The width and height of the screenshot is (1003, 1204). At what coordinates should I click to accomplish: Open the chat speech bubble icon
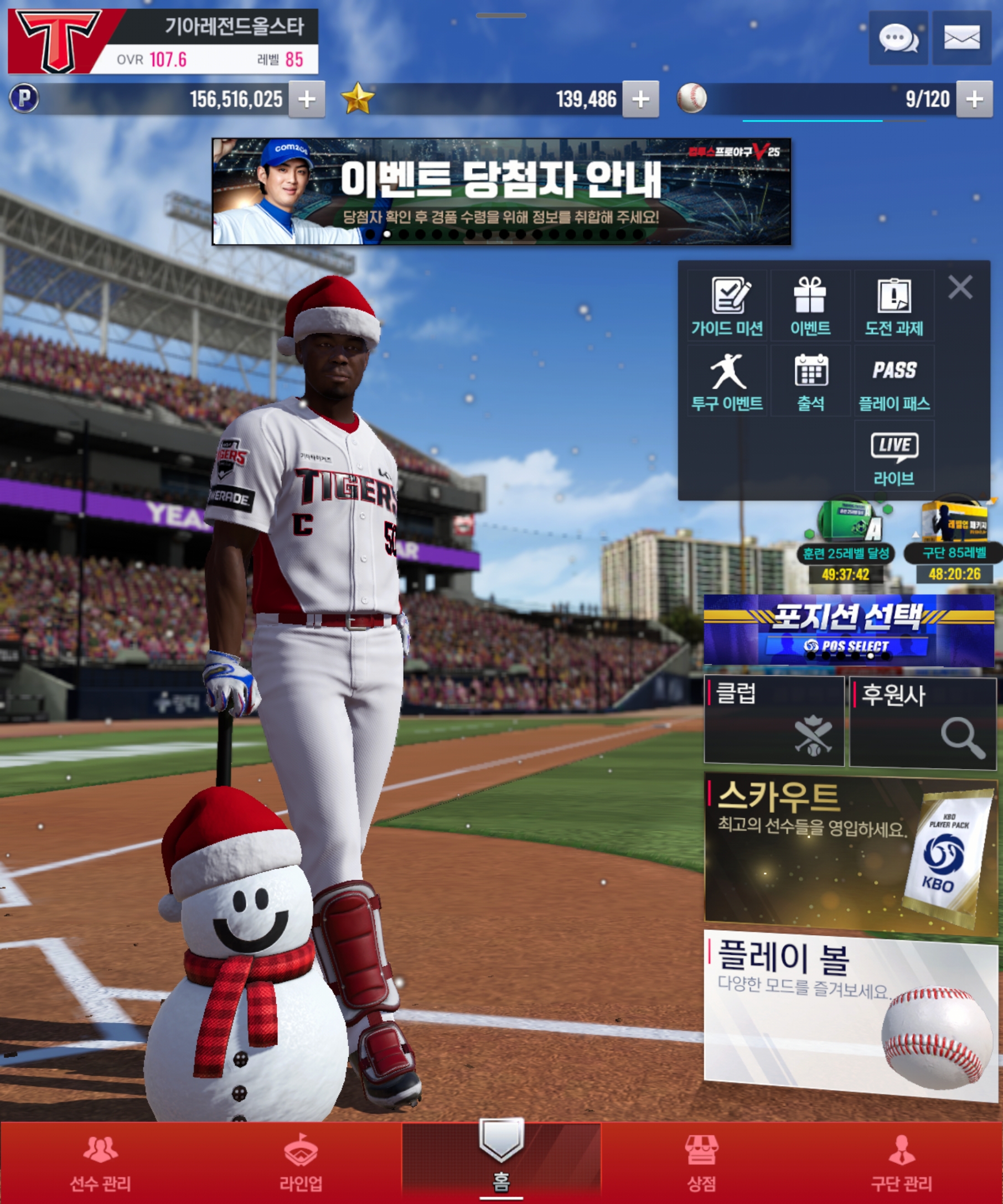click(x=897, y=38)
